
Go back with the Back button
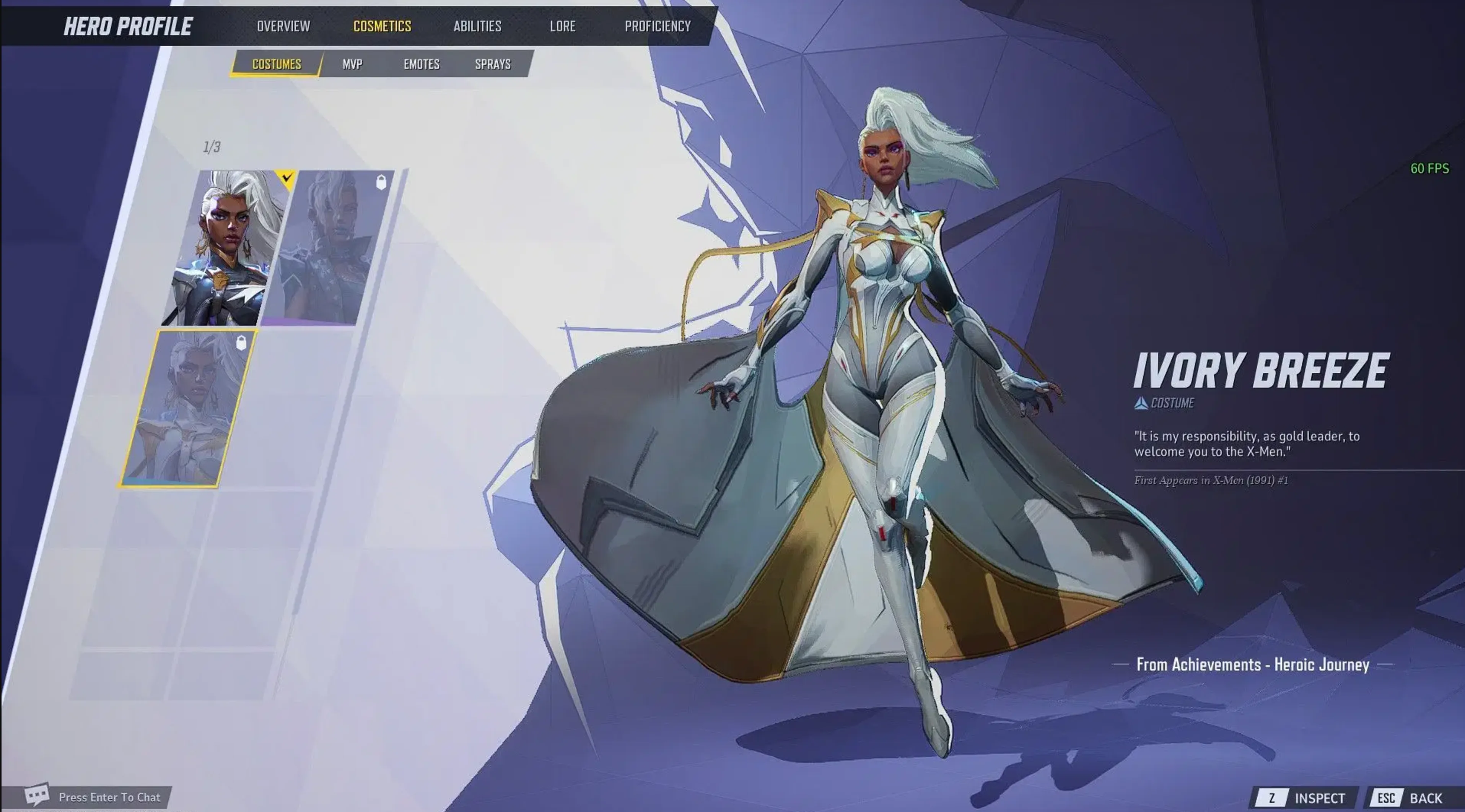[x=1413, y=798]
